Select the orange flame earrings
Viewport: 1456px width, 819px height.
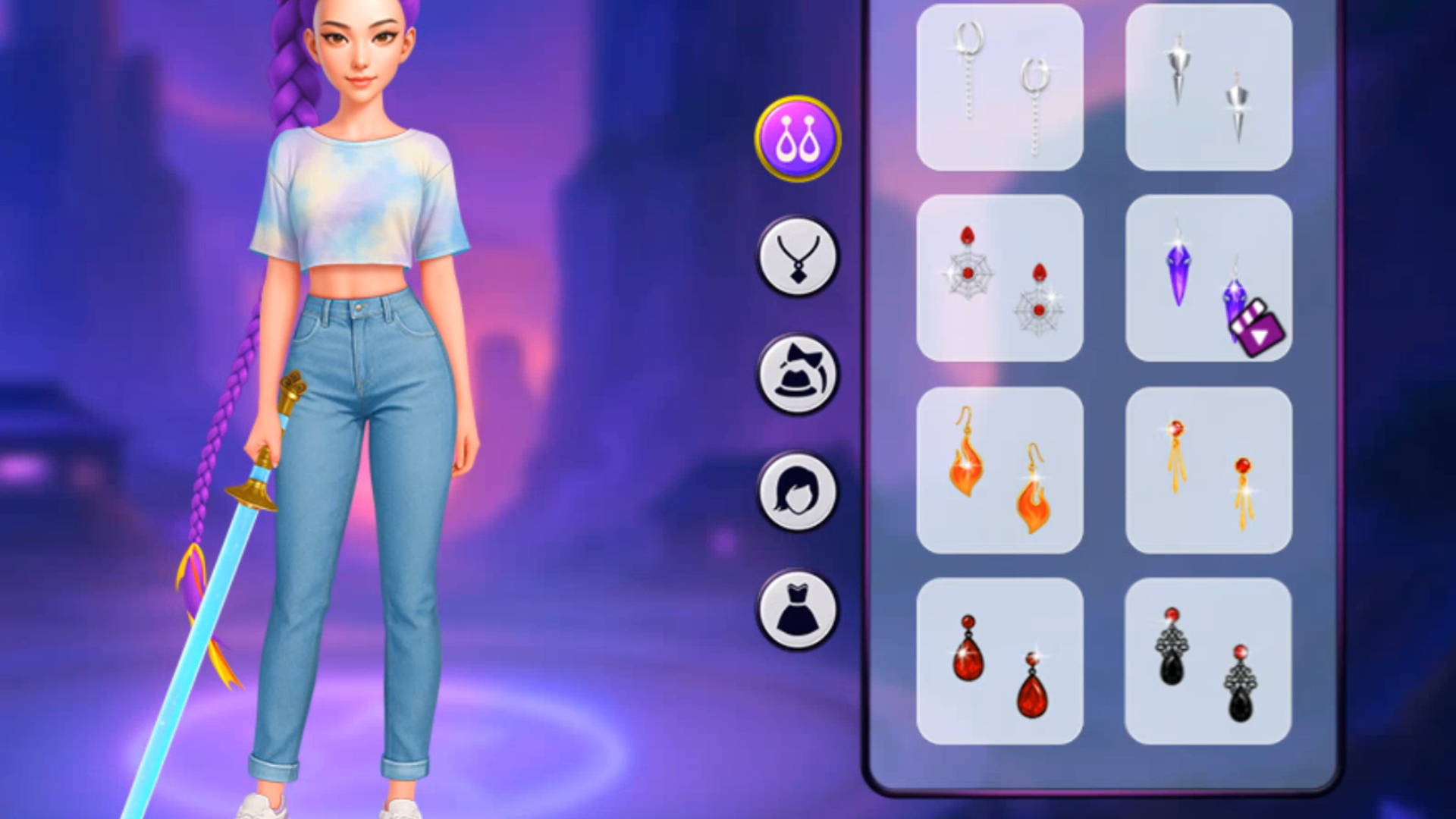[x=999, y=470]
